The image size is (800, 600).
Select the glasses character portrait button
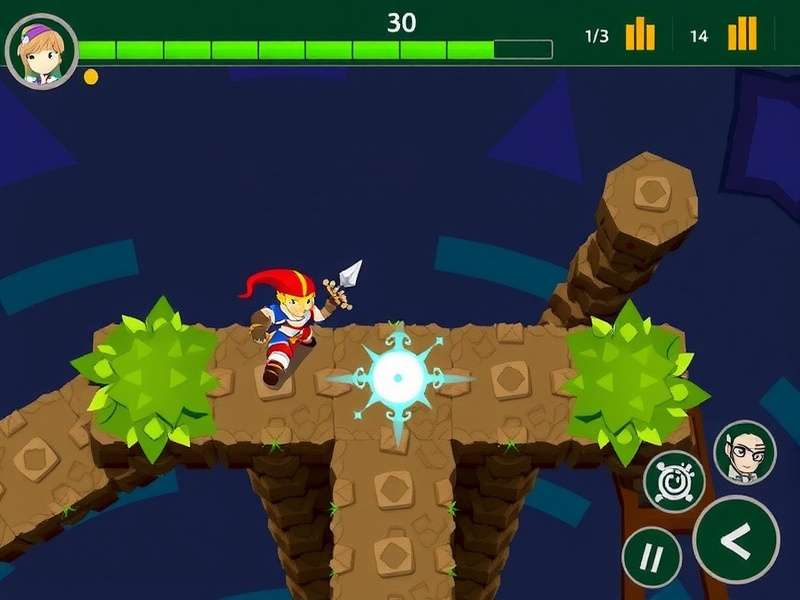pos(744,452)
